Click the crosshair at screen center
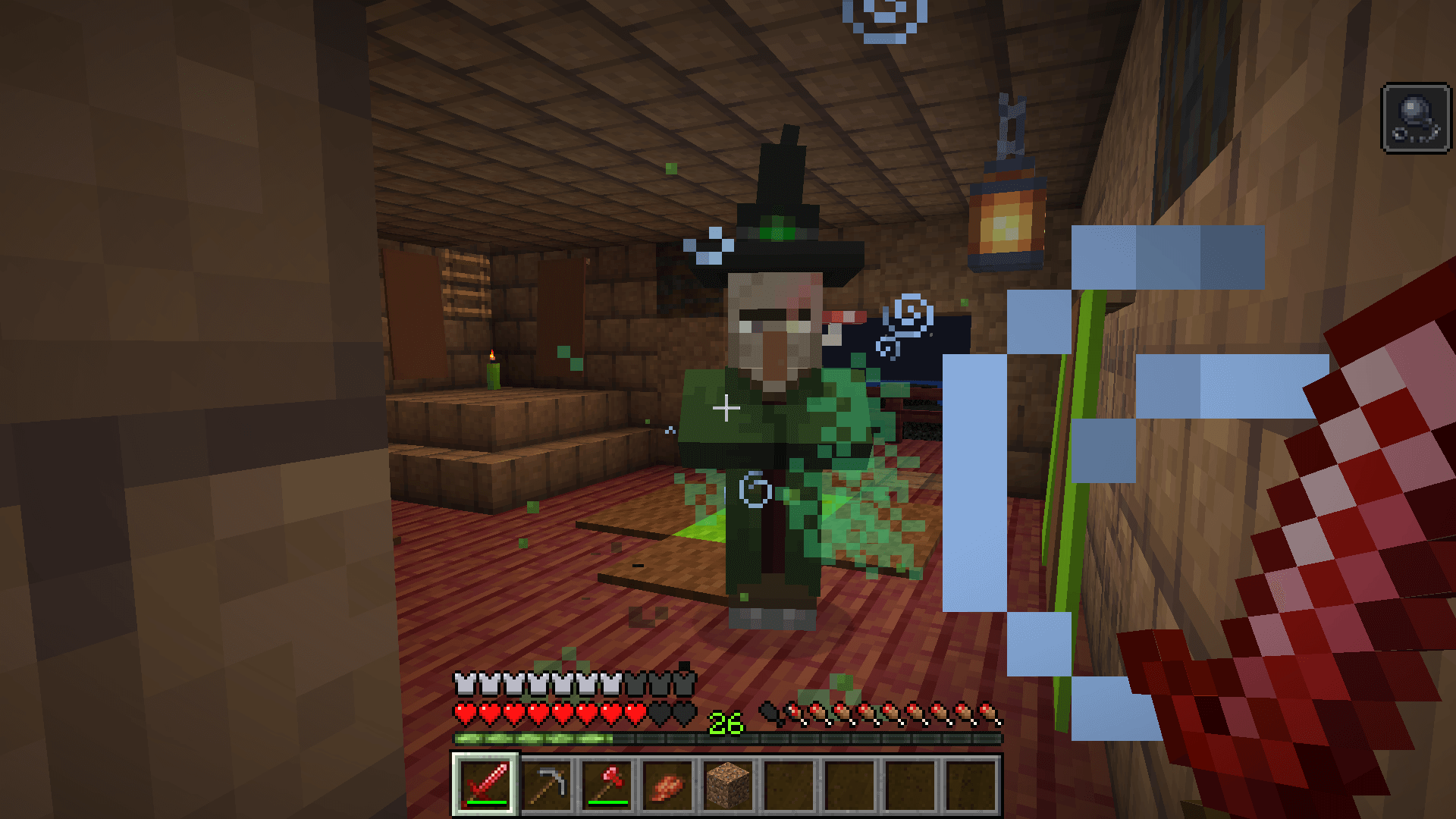 pos(726,409)
